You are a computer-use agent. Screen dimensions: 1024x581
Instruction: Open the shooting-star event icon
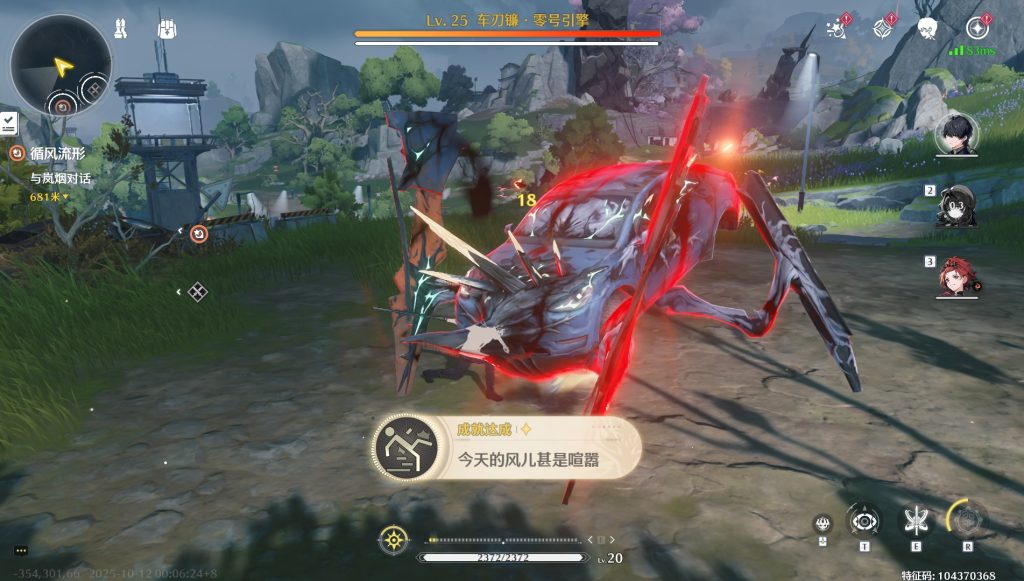coord(836,29)
